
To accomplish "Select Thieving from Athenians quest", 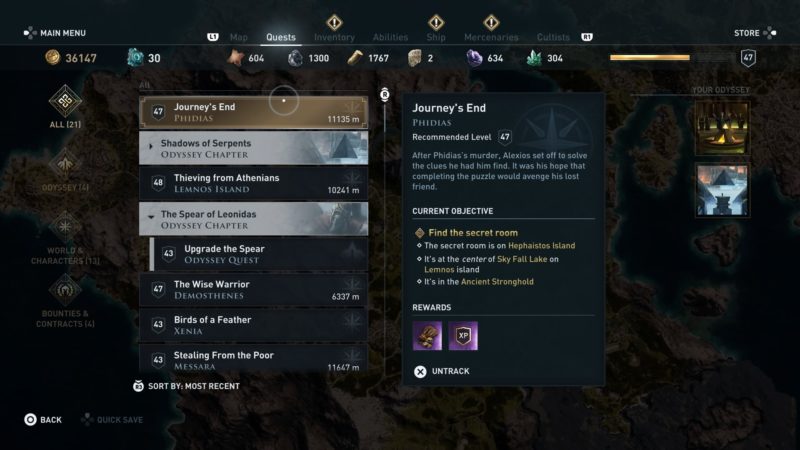I will pos(253,183).
